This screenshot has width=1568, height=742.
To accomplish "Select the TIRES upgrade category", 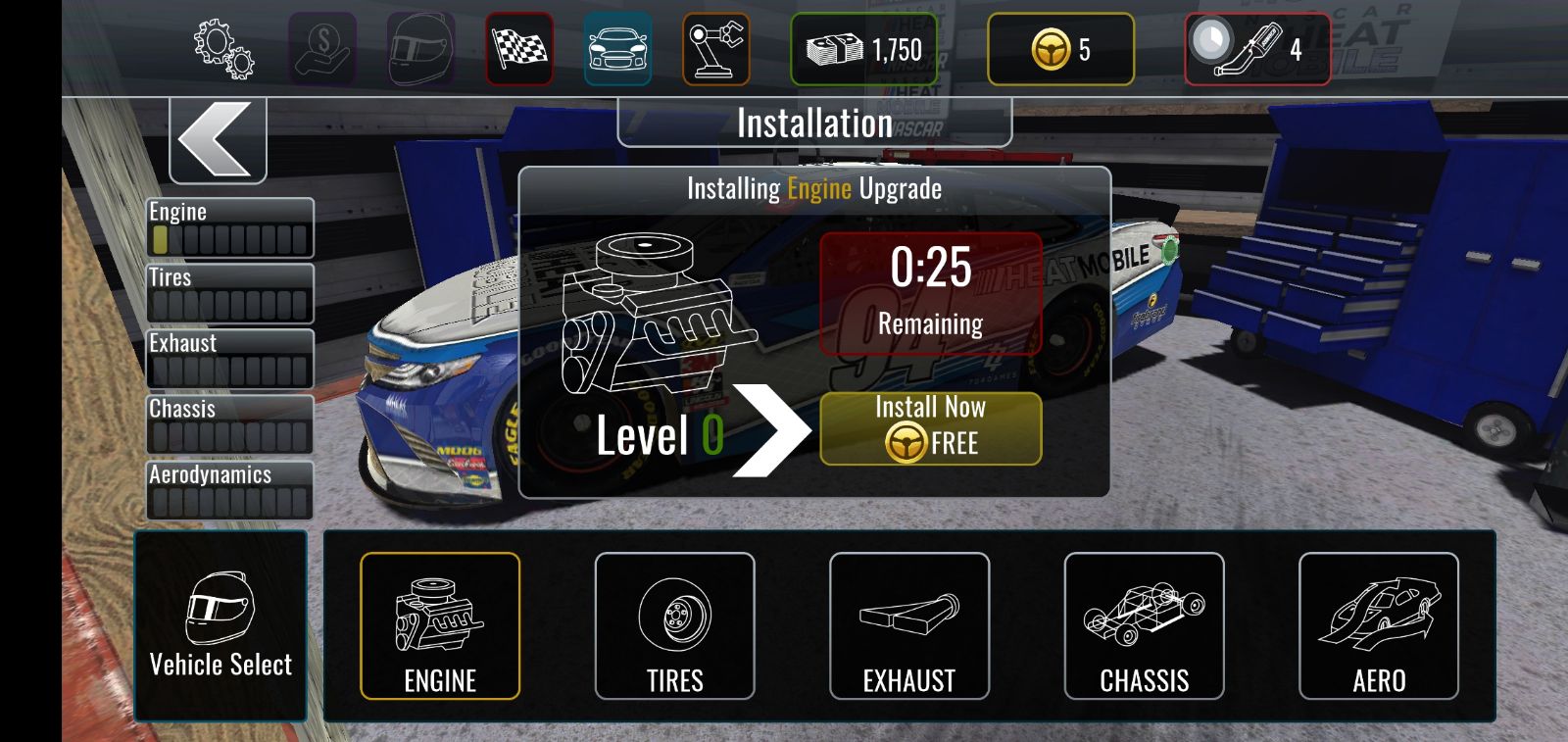I will tap(674, 625).
